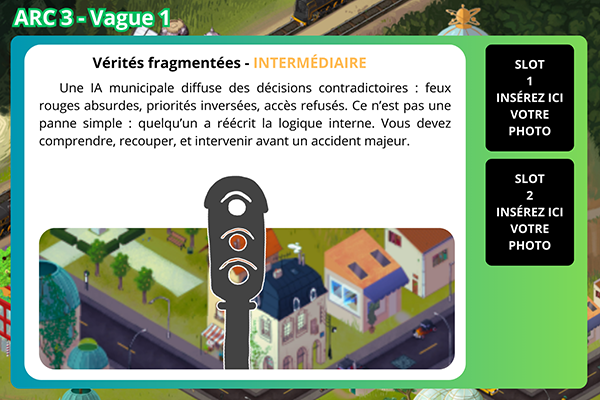600x400 pixels.
Task: Select the Slot 1 photo placeholder
Action: coord(529,97)
